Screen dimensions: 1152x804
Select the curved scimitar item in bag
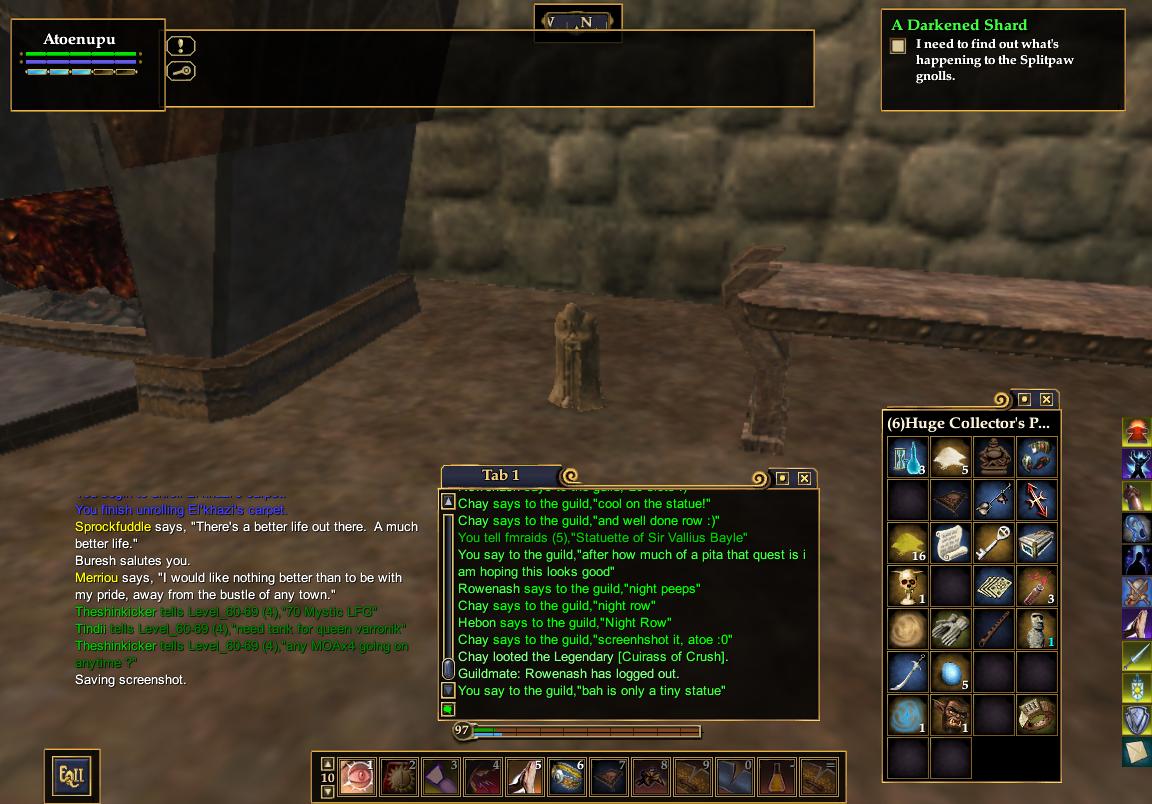(x=908, y=672)
